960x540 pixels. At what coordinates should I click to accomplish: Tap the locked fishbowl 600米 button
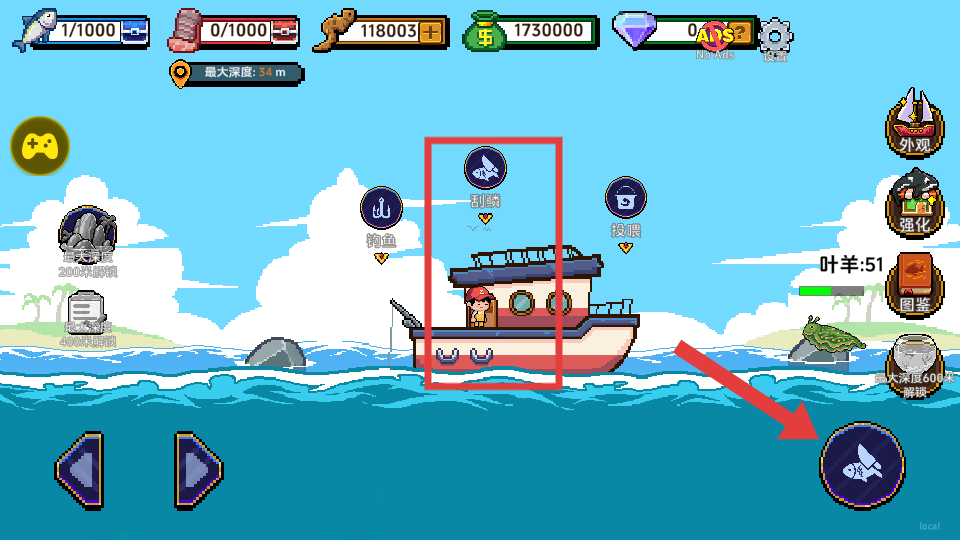[914, 364]
